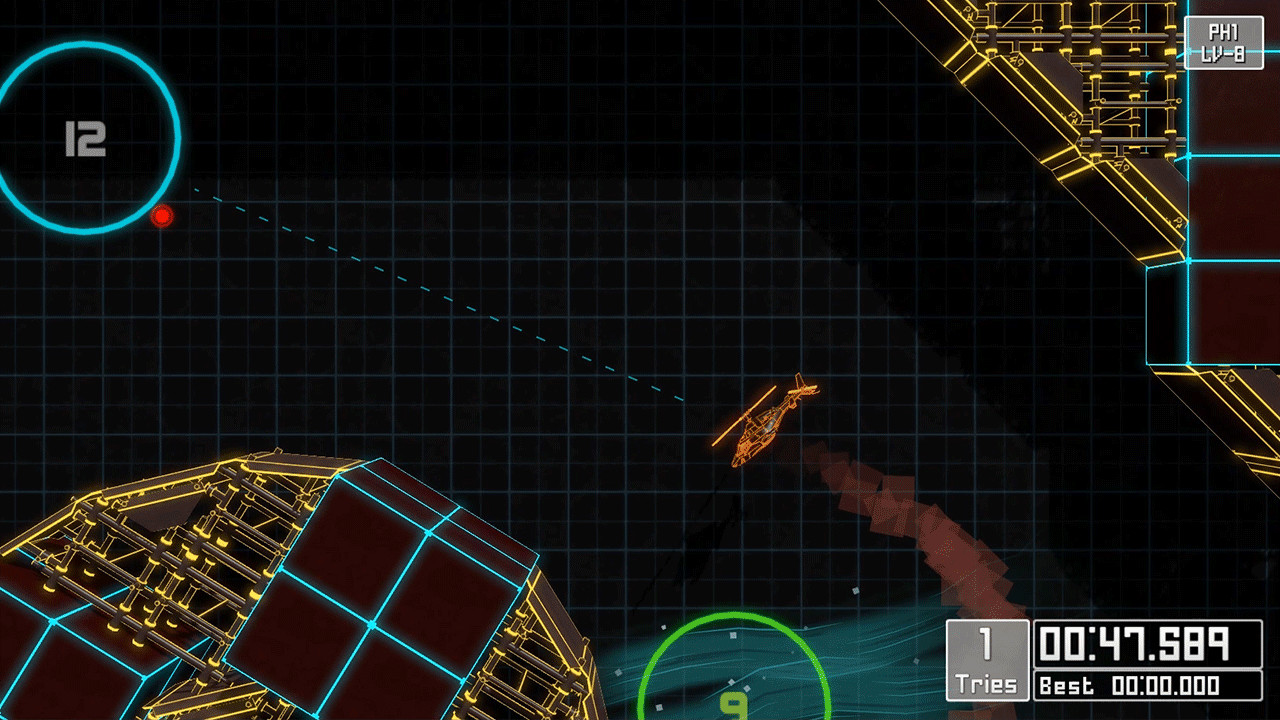Click the yellow octagonal platform bottom left
This screenshot has height=720, width=1280.
[x=250, y=580]
